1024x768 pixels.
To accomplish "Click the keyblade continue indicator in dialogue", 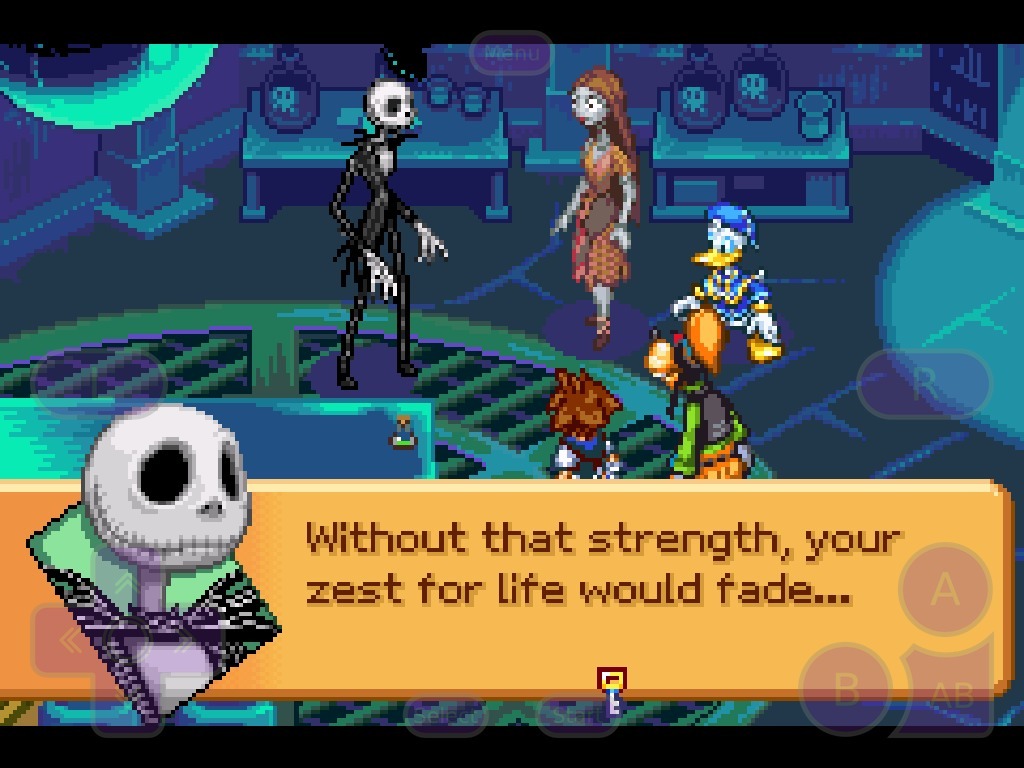I will pos(611,692).
